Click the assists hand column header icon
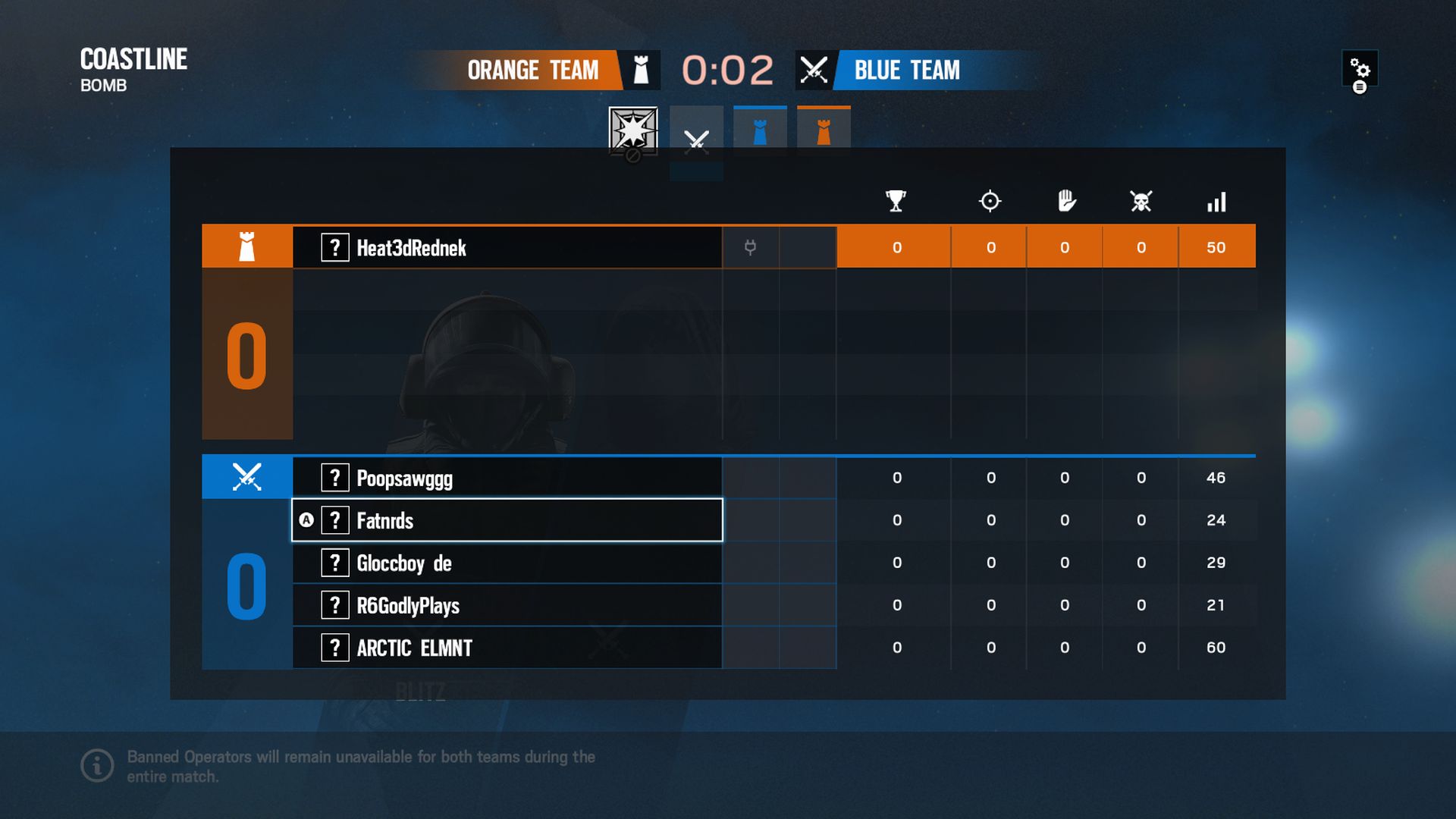1456x819 pixels. tap(1065, 202)
